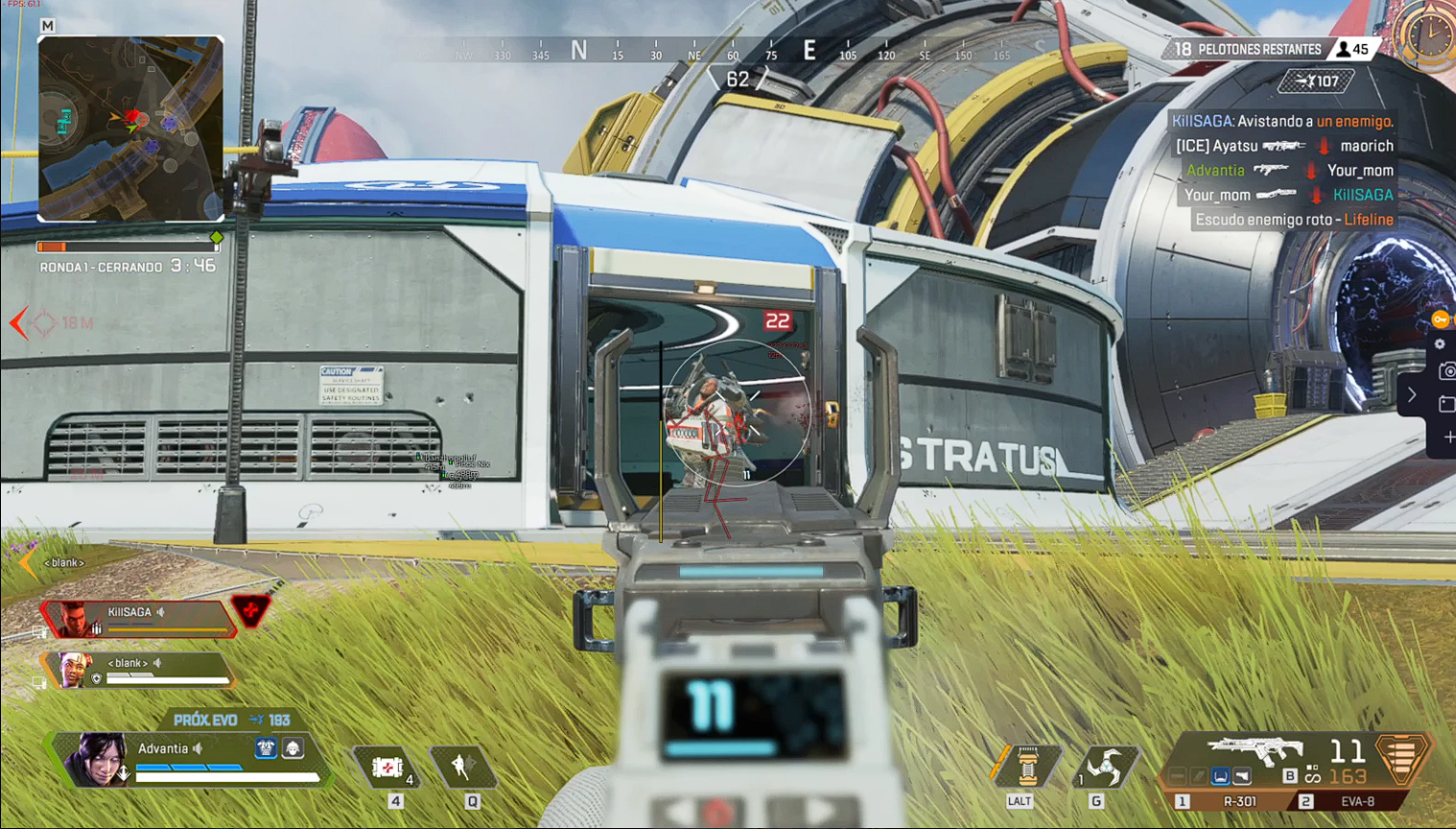The width and height of the screenshot is (1456, 829).
Task: Click the overlay plus button
Action: [x=1447, y=438]
